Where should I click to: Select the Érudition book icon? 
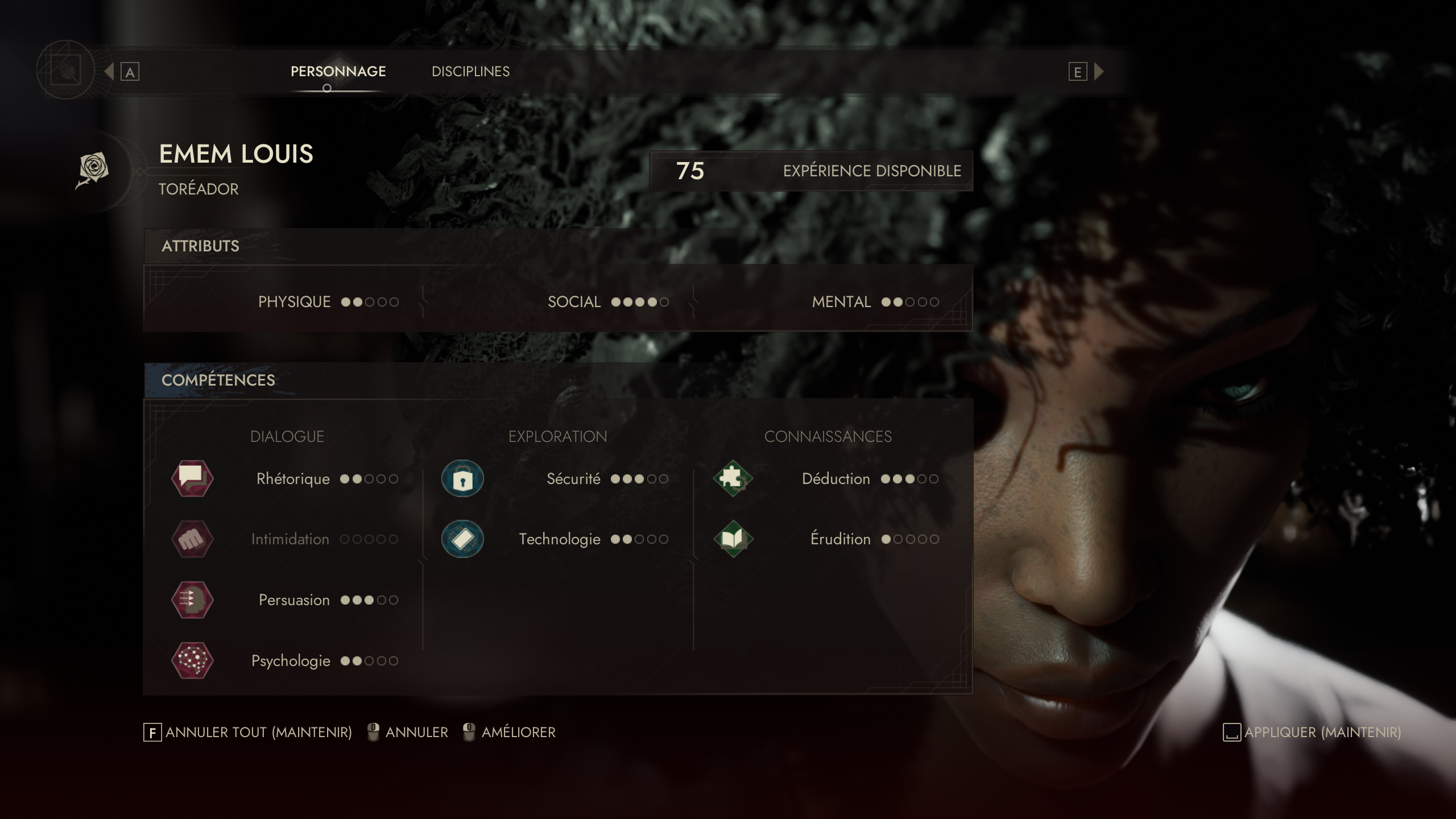click(734, 539)
